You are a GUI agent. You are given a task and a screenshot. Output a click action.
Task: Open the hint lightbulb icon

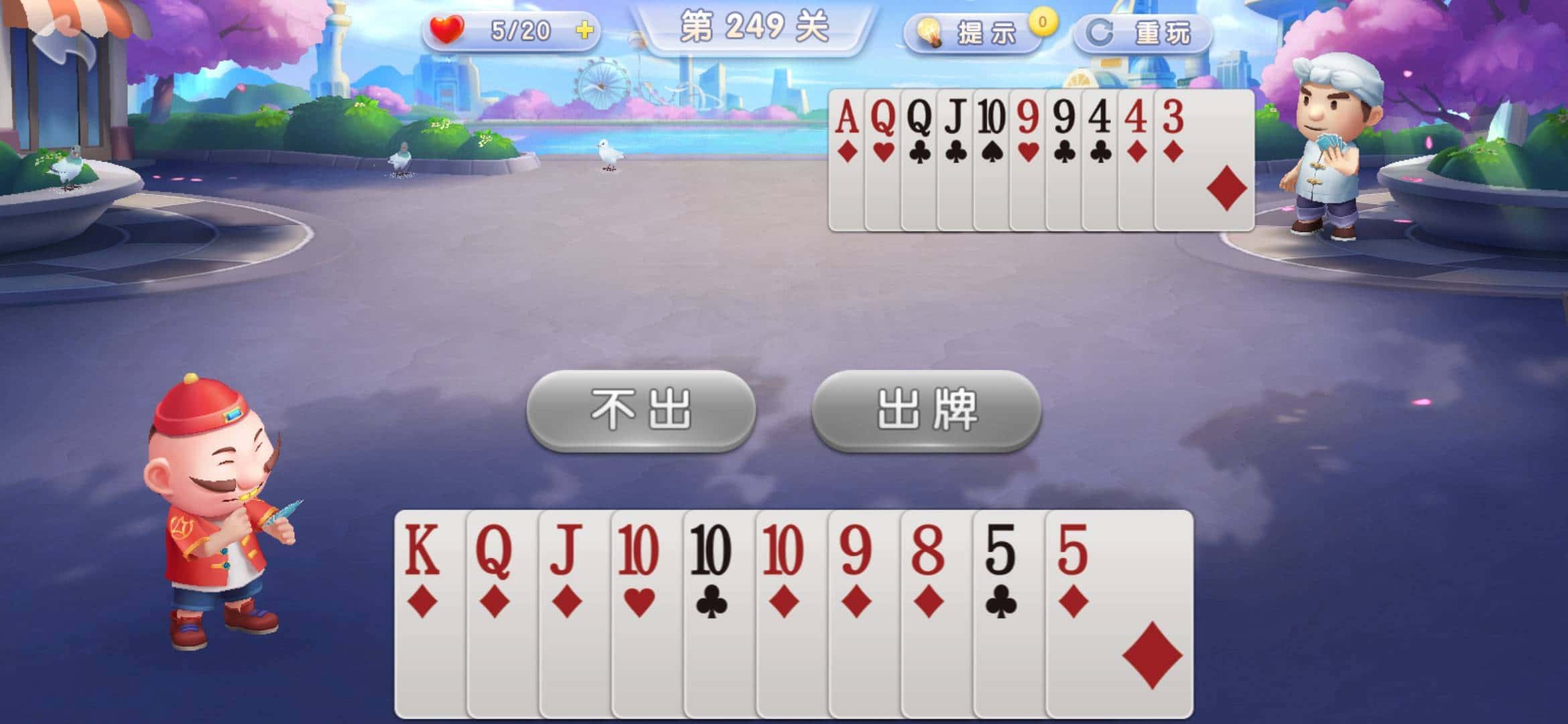930,29
